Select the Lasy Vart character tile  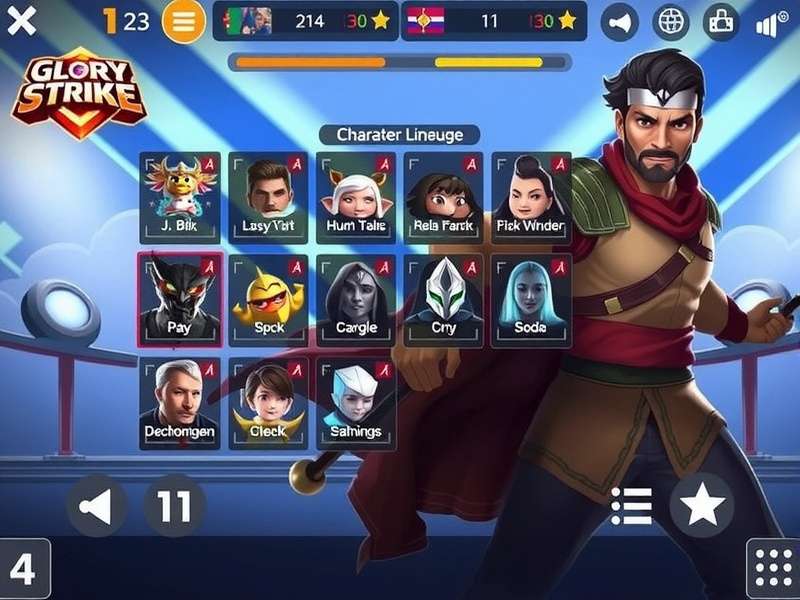[268, 196]
